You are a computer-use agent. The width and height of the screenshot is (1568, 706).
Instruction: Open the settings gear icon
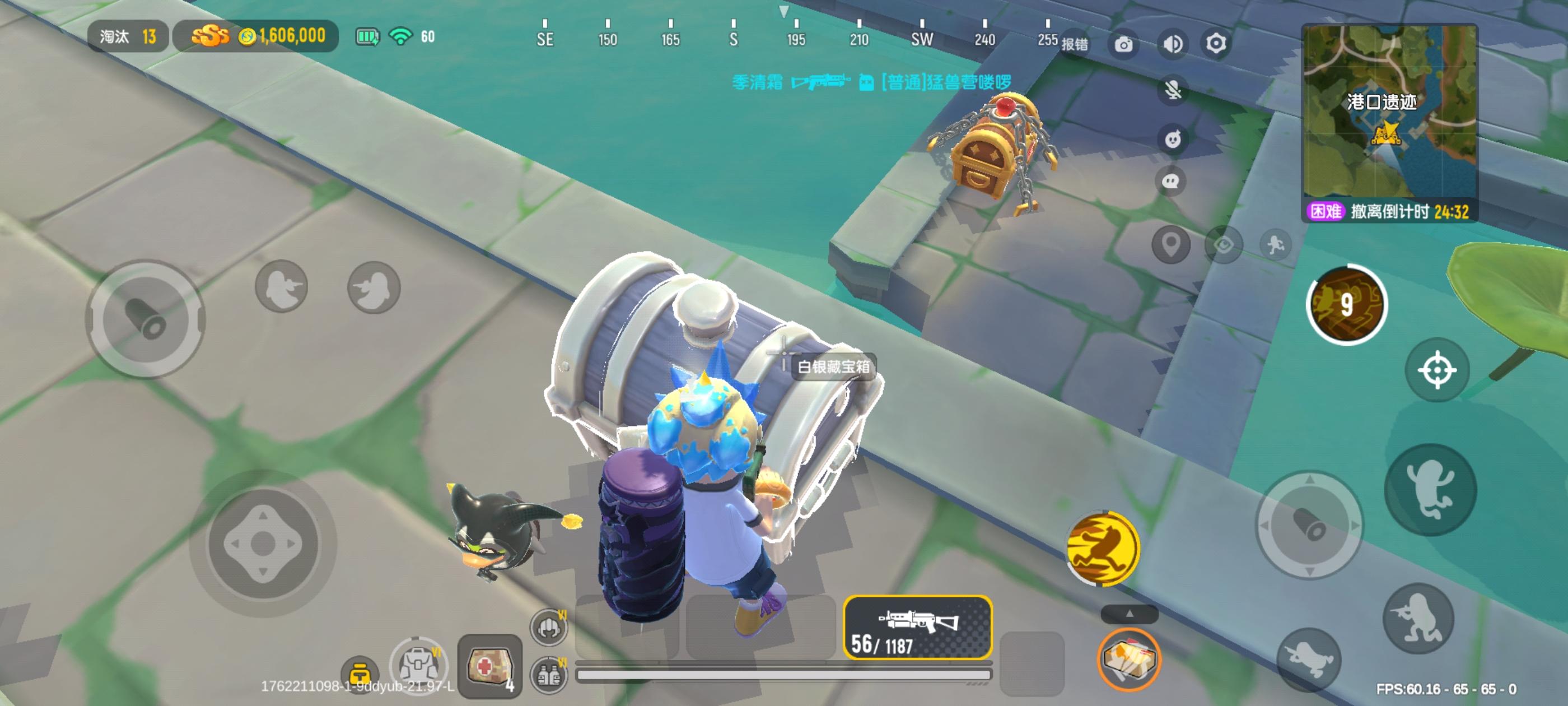click(x=1216, y=44)
